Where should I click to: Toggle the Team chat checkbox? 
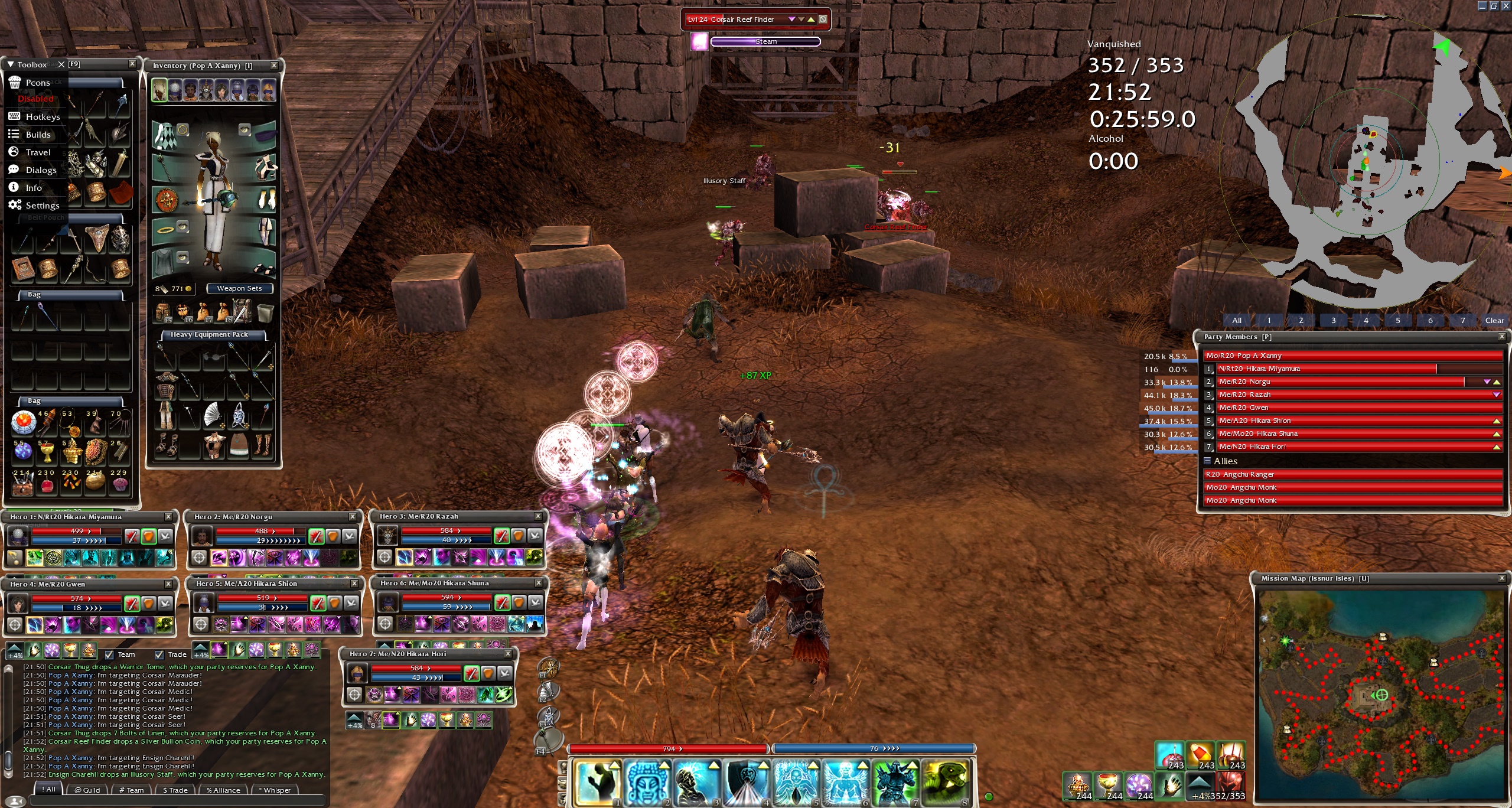click(109, 654)
